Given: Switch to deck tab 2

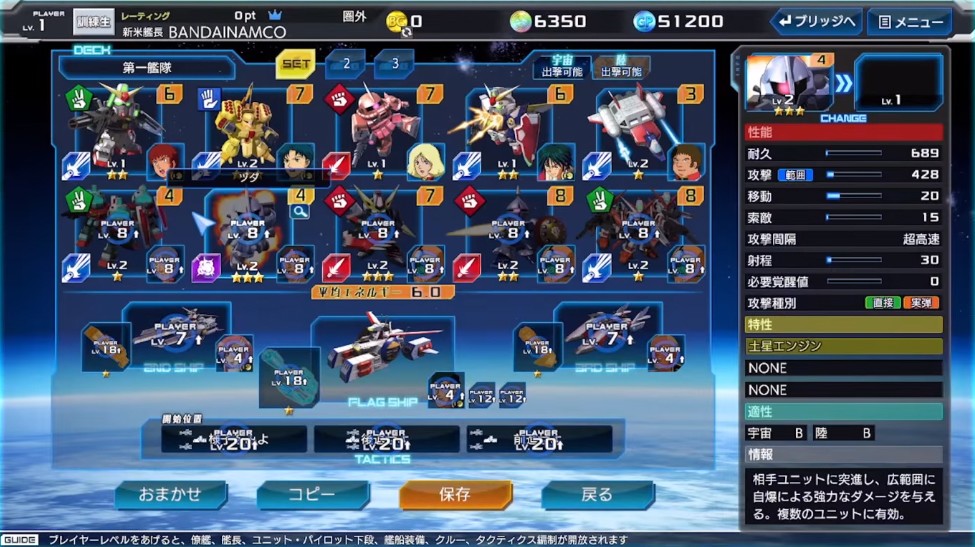Looking at the screenshot, I should tap(346, 64).
